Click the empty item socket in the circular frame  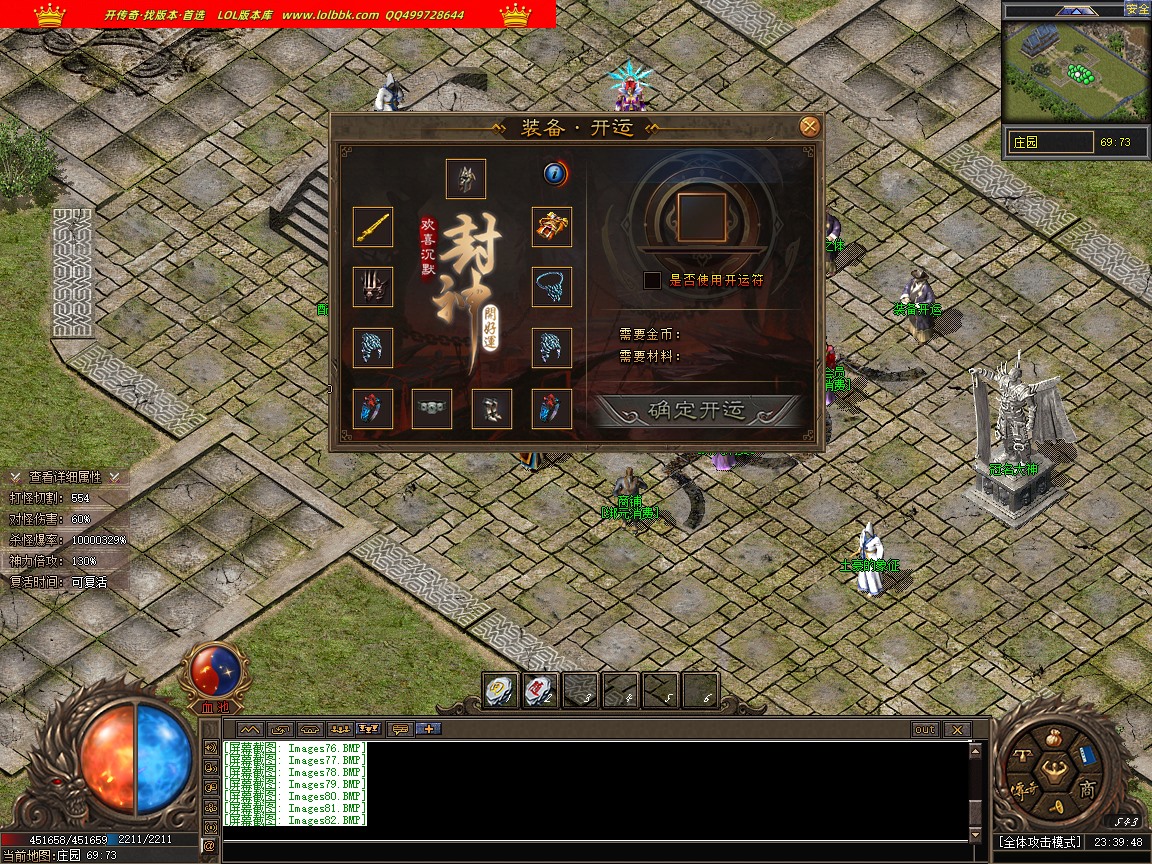[x=701, y=218]
